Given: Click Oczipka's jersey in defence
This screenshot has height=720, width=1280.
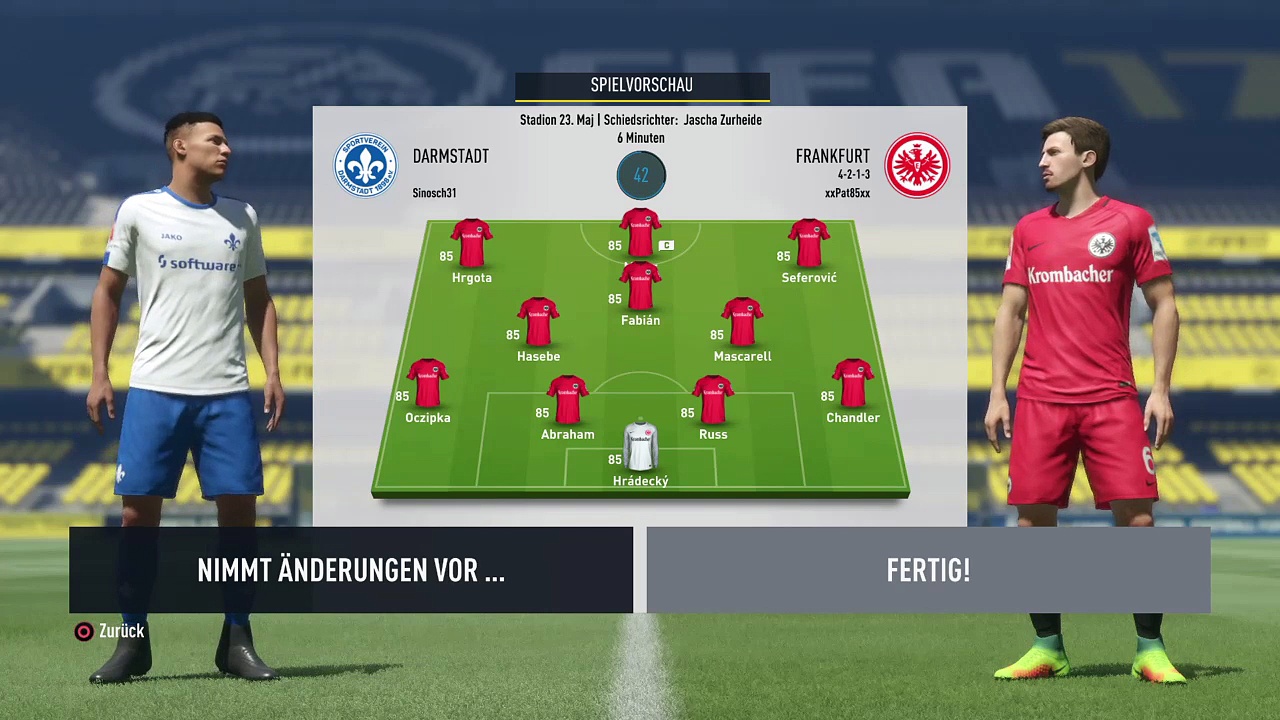Looking at the screenshot, I should 427,384.
